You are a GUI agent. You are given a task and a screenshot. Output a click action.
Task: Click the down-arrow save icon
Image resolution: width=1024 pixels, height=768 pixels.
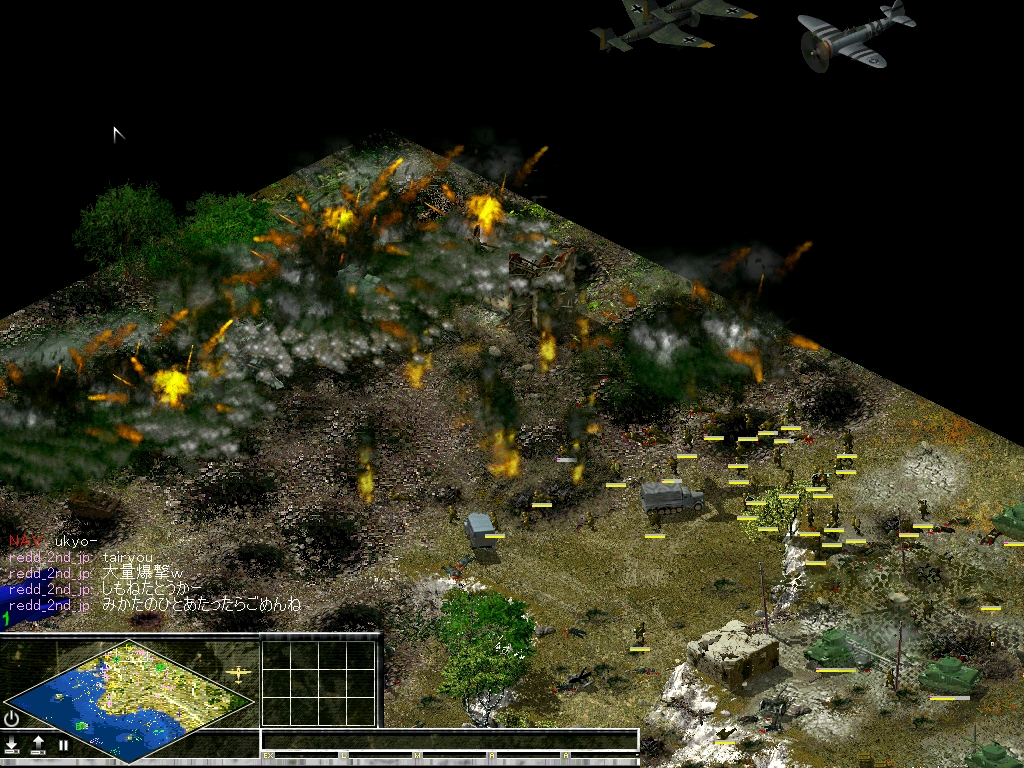click(12, 745)
